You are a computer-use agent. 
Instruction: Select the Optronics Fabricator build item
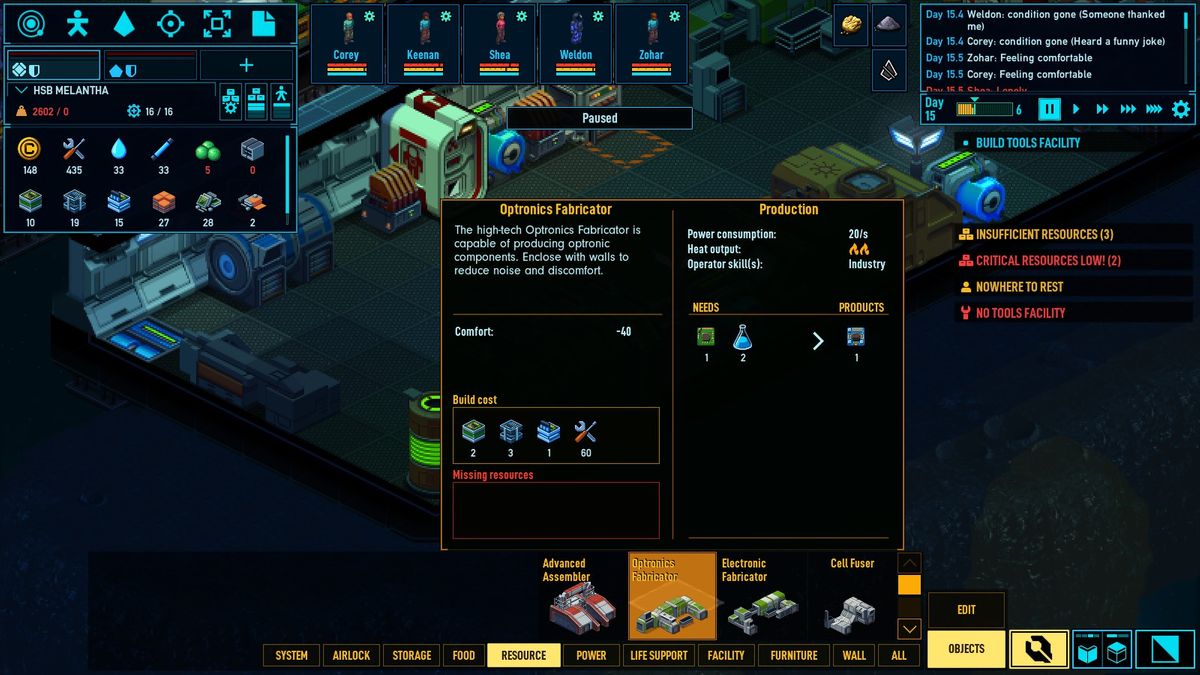672,596
